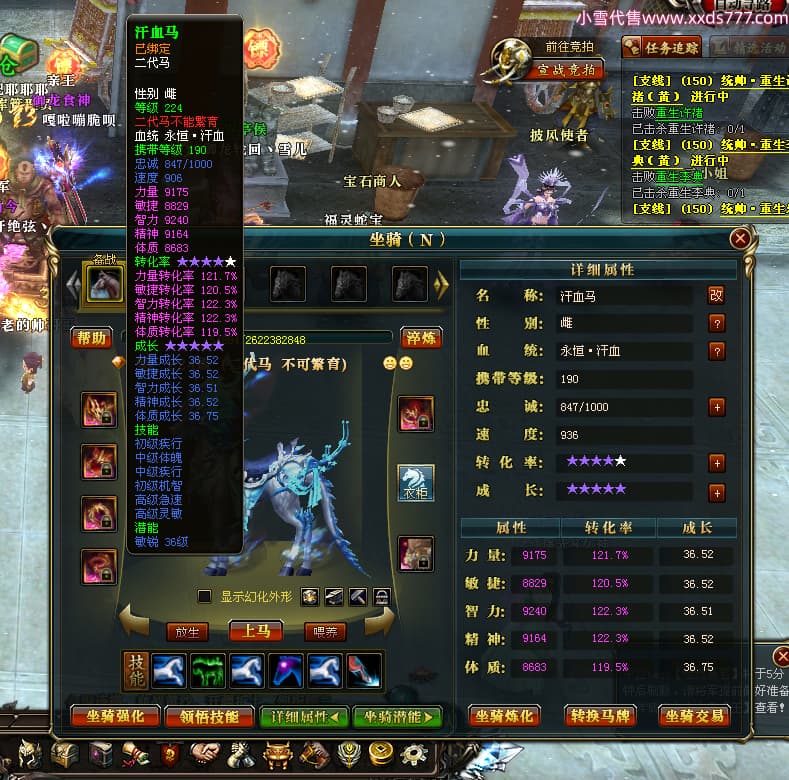
Task: Open the 帮助 help button
Action: tap(92, 338)
